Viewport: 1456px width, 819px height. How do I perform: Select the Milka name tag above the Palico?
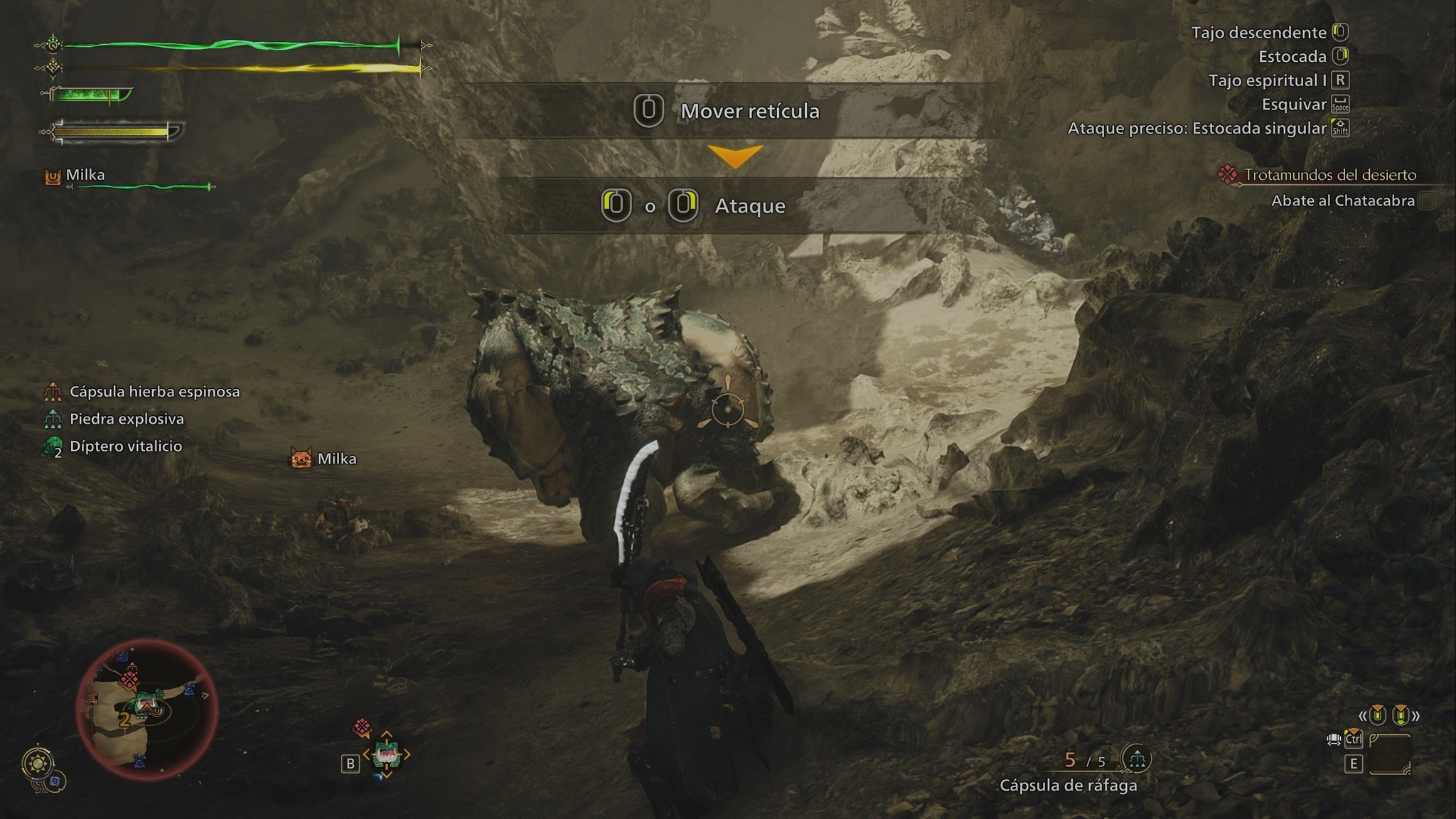pos(336,459)
